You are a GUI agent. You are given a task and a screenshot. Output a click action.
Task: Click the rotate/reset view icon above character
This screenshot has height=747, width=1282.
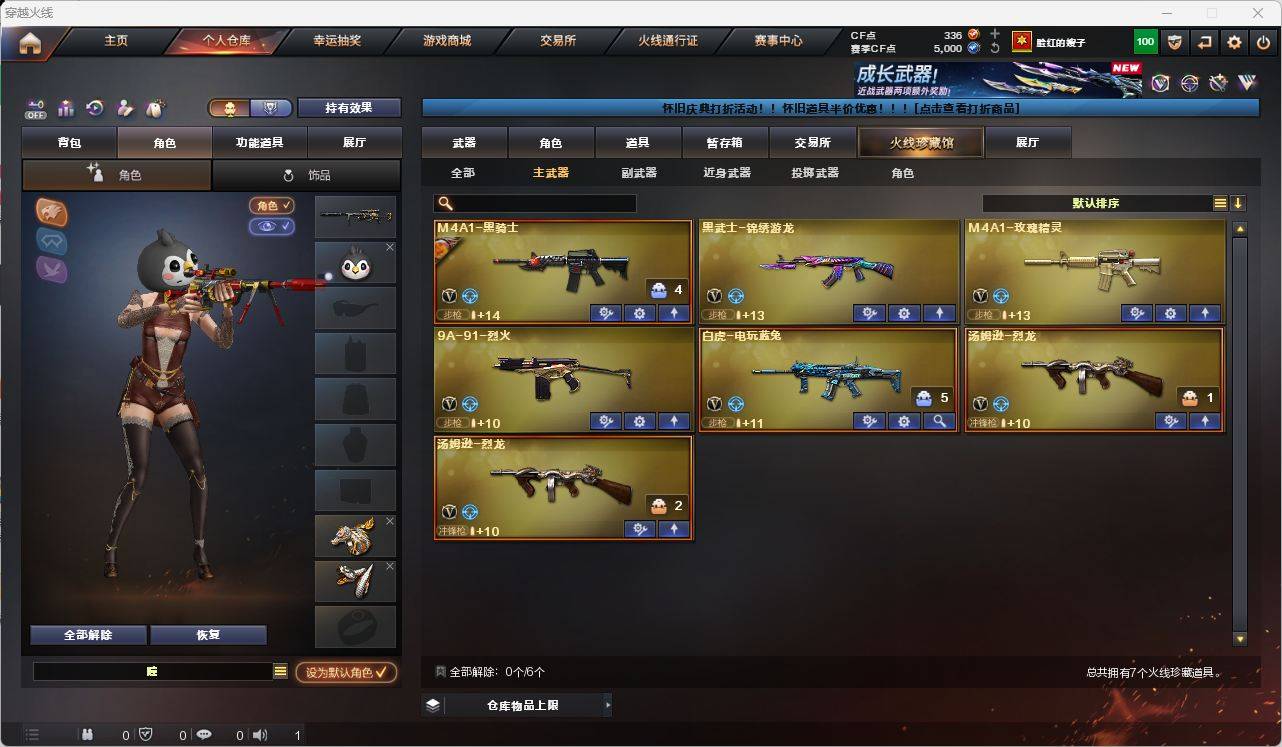pyautogui.click(x=95, y=108)
